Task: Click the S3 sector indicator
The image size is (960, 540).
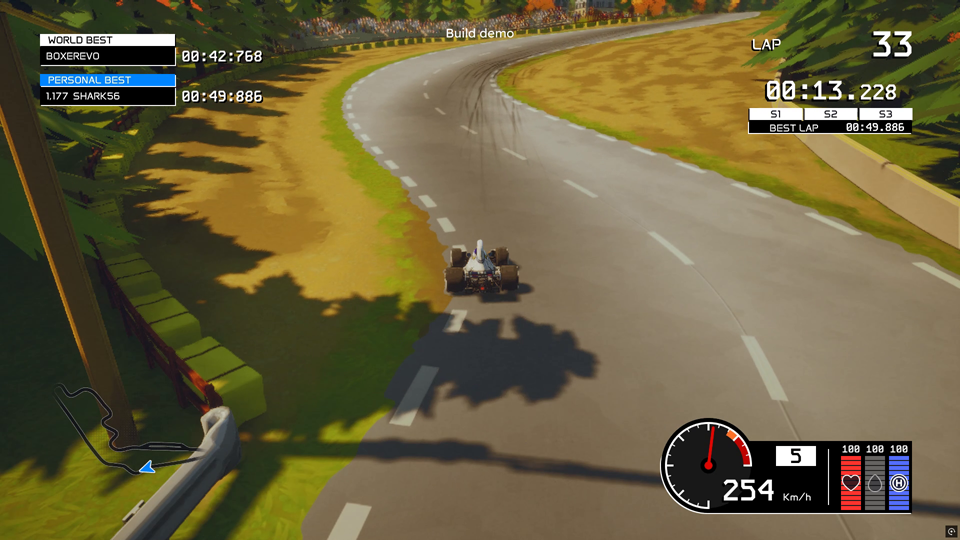Action: pyautogui.click(x=885, y=114)
